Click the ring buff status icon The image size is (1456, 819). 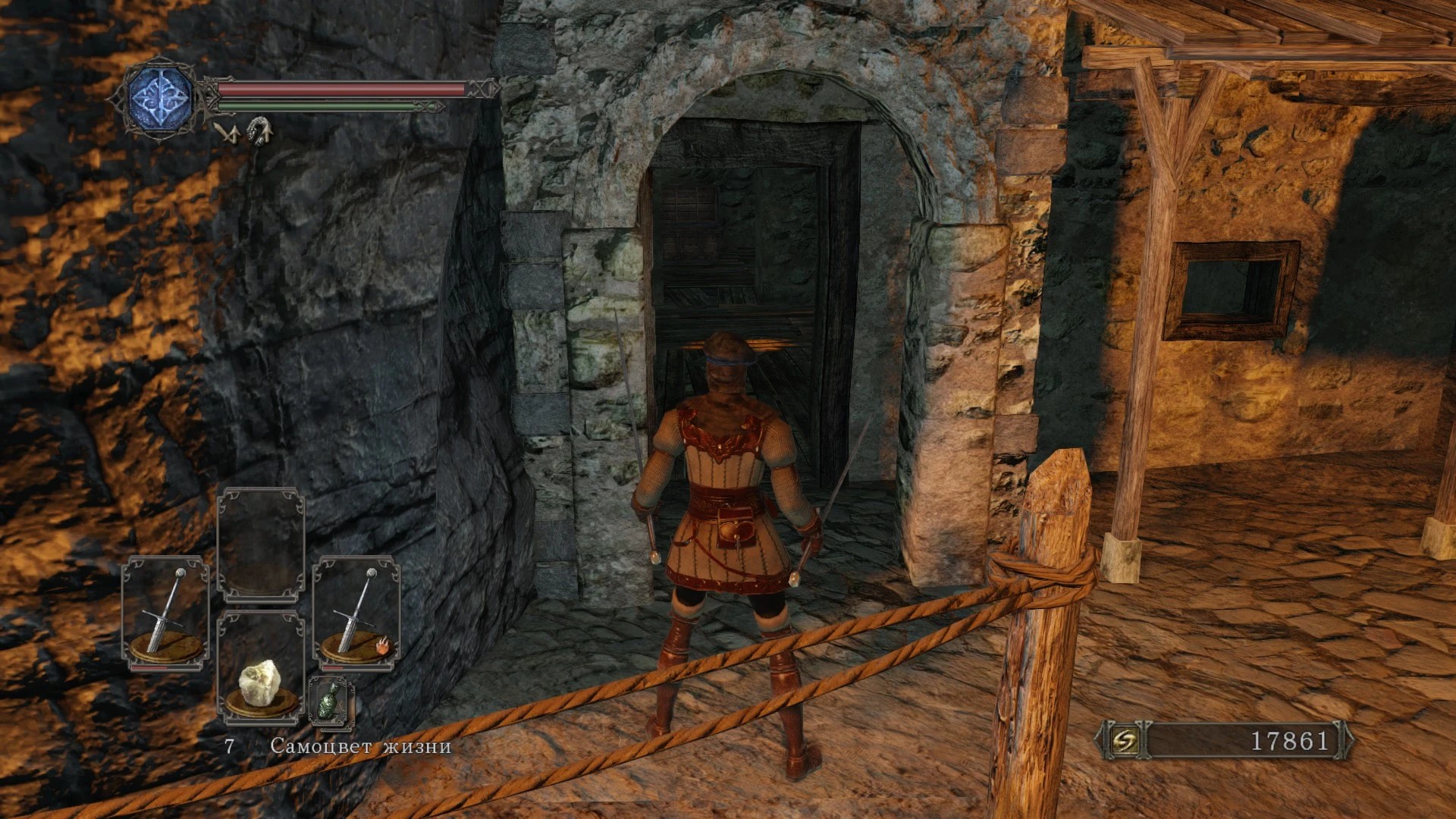click(259, 131)
